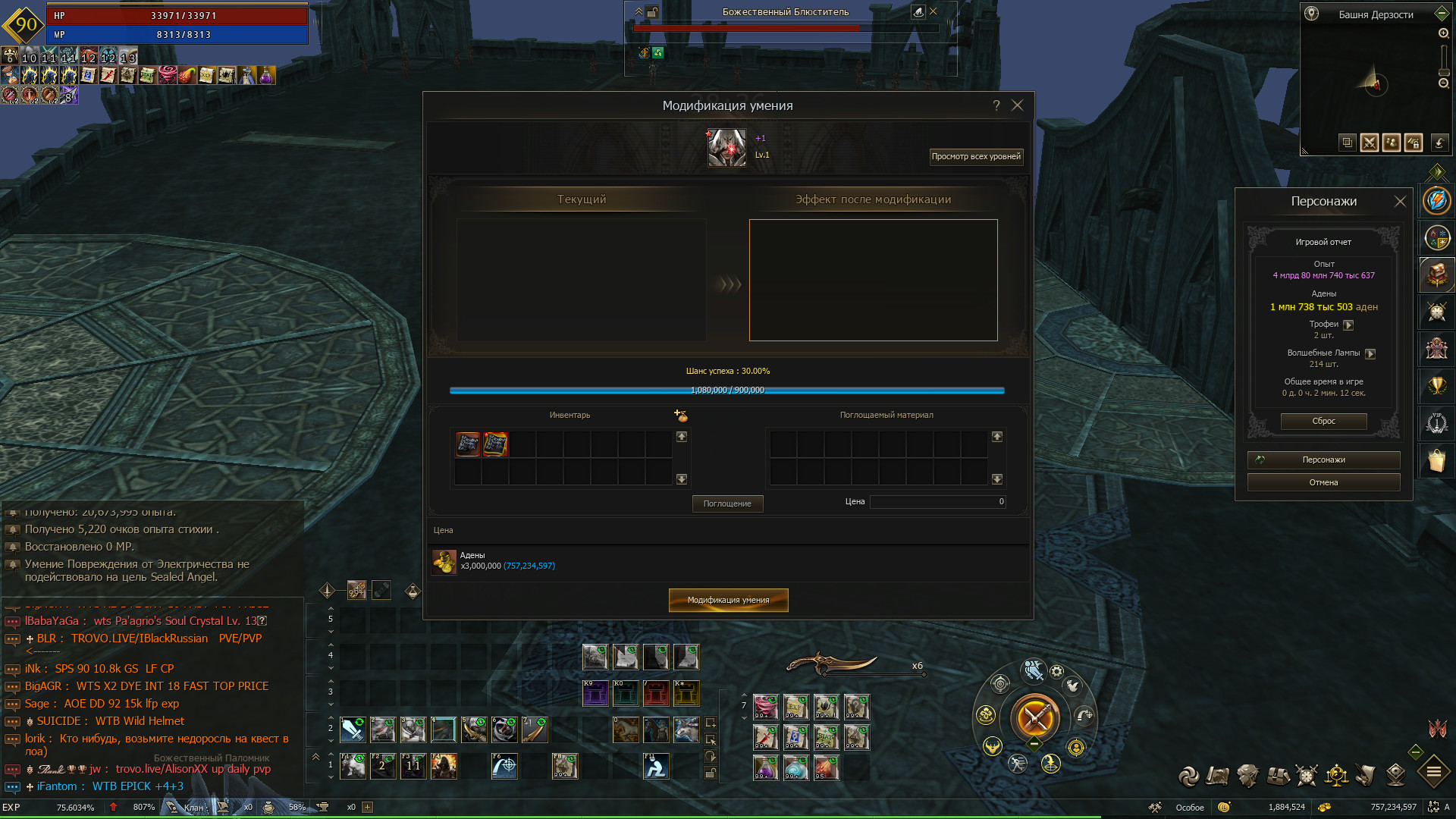Screen dimensions: 1456x819
Task: Confirm with the Модификация умения button
Action: [x=728, y=600]
